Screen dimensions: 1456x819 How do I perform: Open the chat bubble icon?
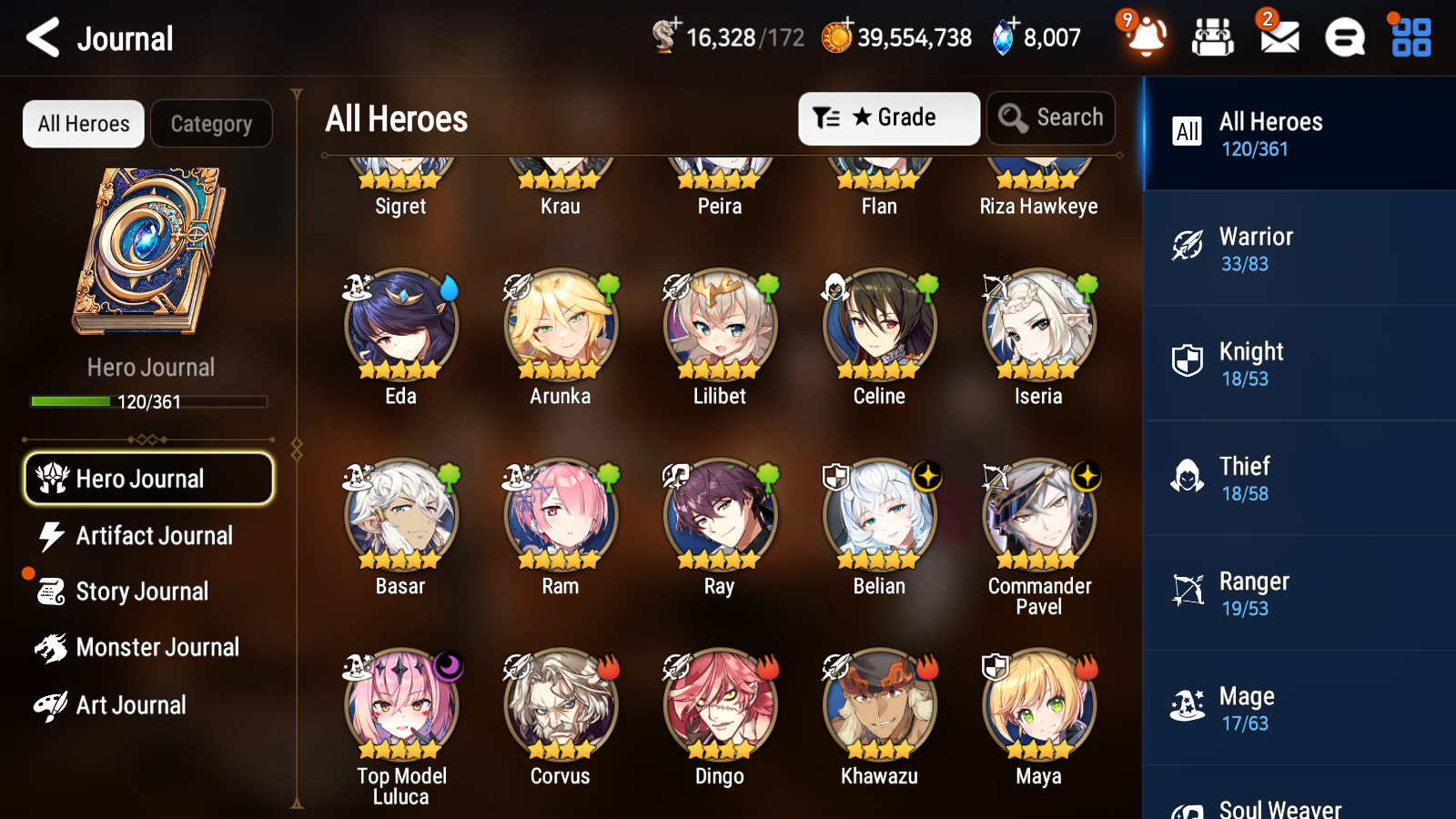coord(1343,38)
